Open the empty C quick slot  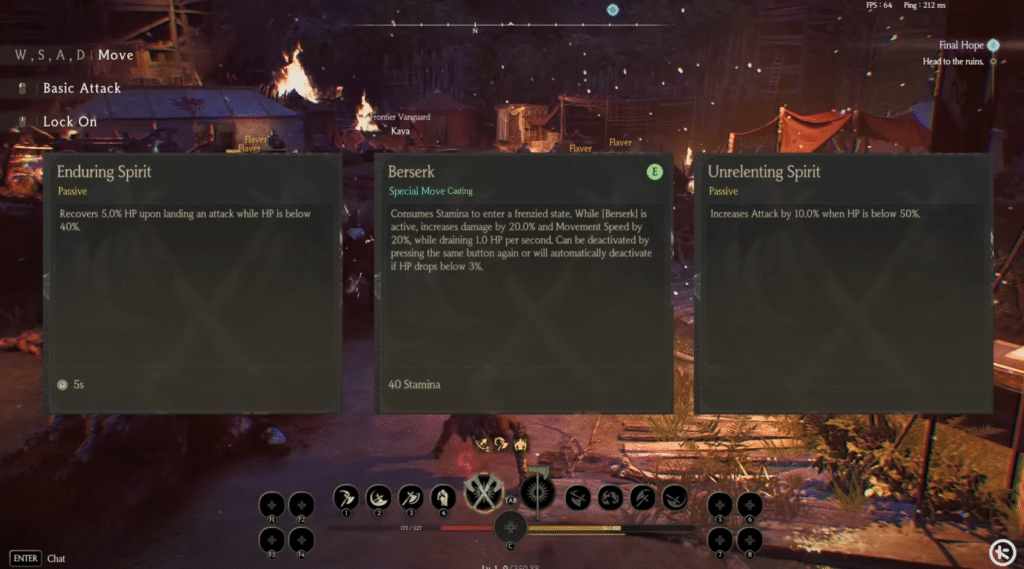[510, 527]
